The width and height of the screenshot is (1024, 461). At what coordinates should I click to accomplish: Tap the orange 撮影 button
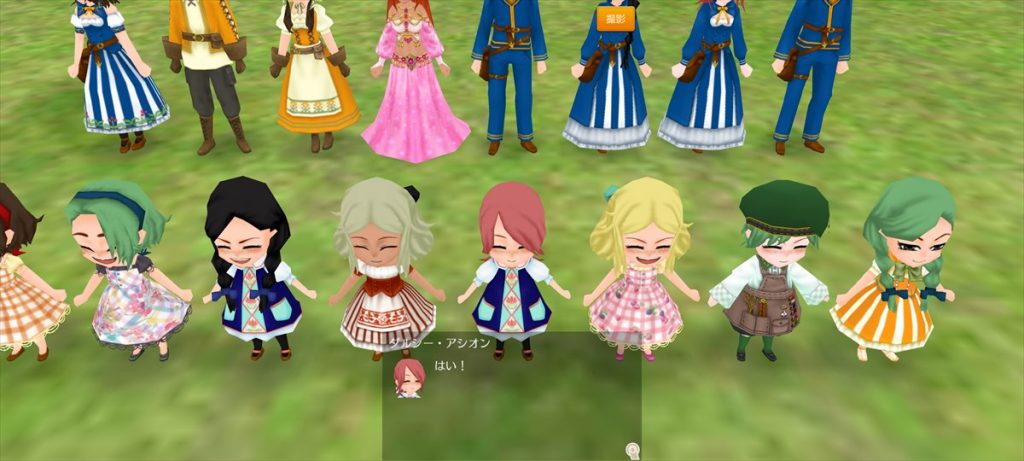click(x=616, y=18)
